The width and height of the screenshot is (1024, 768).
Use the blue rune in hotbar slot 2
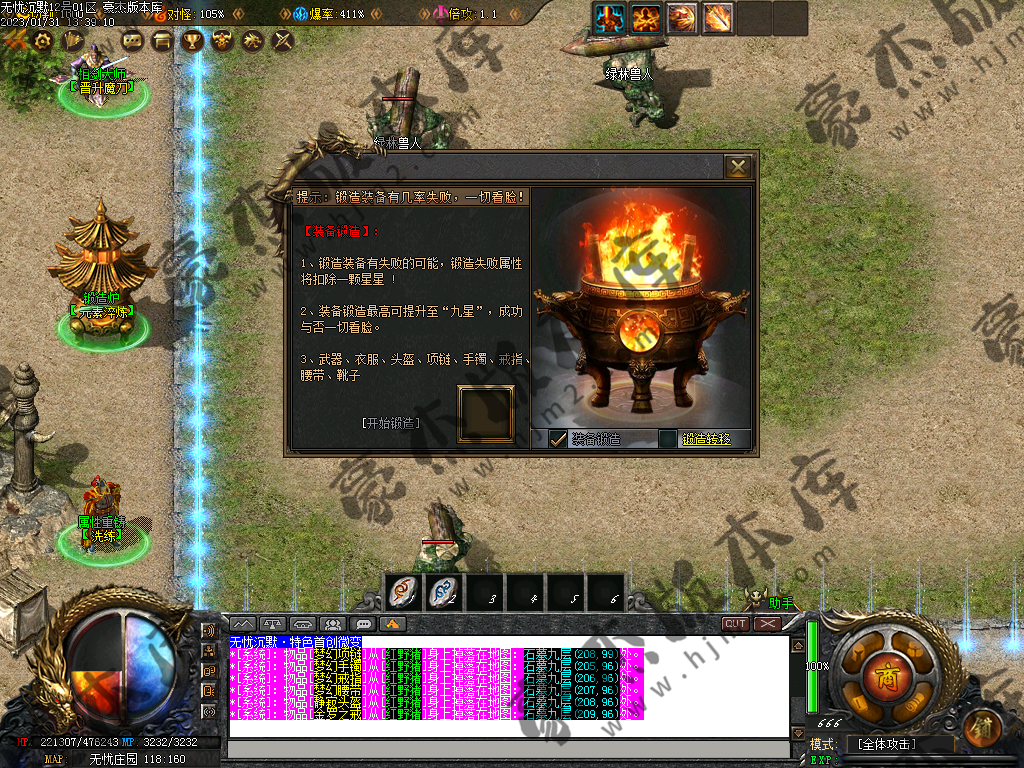(x=443, y=594)
